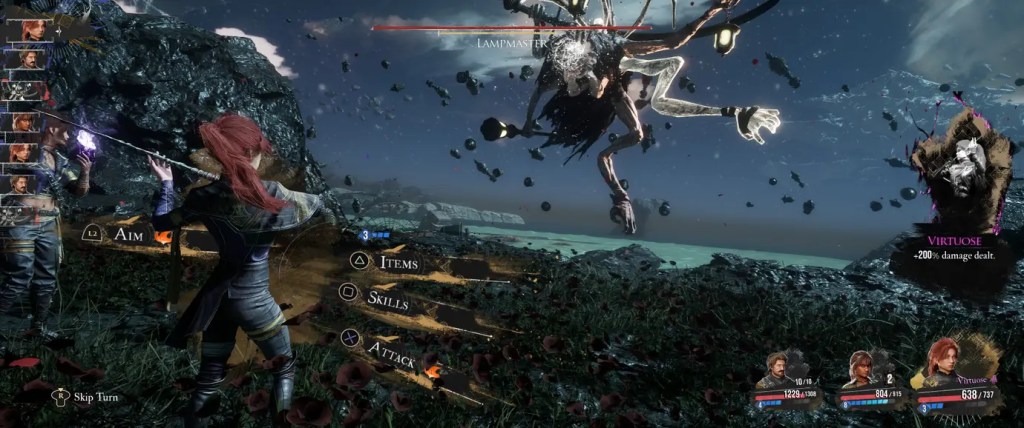Open the Skills menu
This screenshot has width=1024, height=428.
(x=386, y=298)
